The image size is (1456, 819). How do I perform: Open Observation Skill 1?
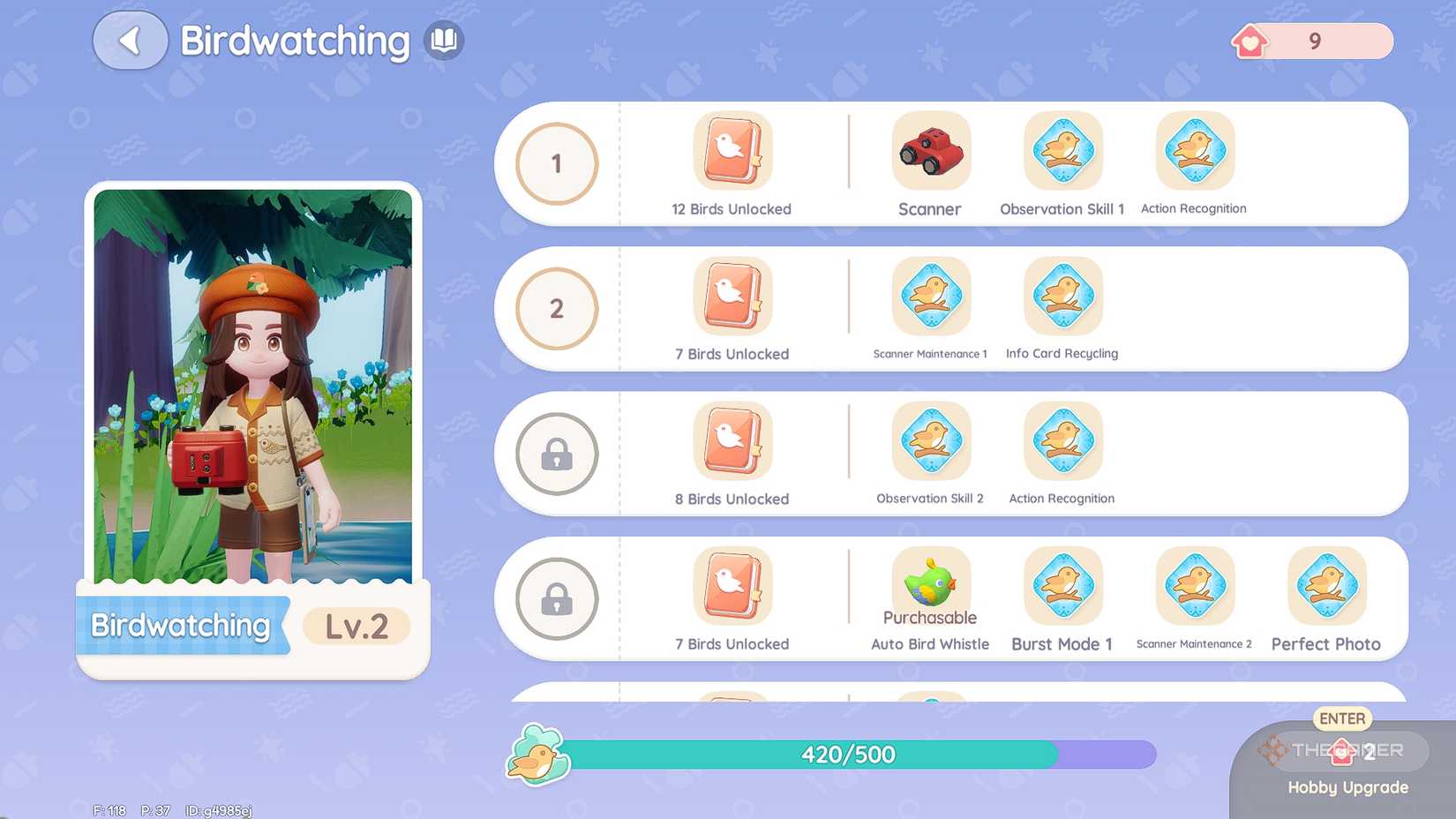click(x=1062, y=152)
